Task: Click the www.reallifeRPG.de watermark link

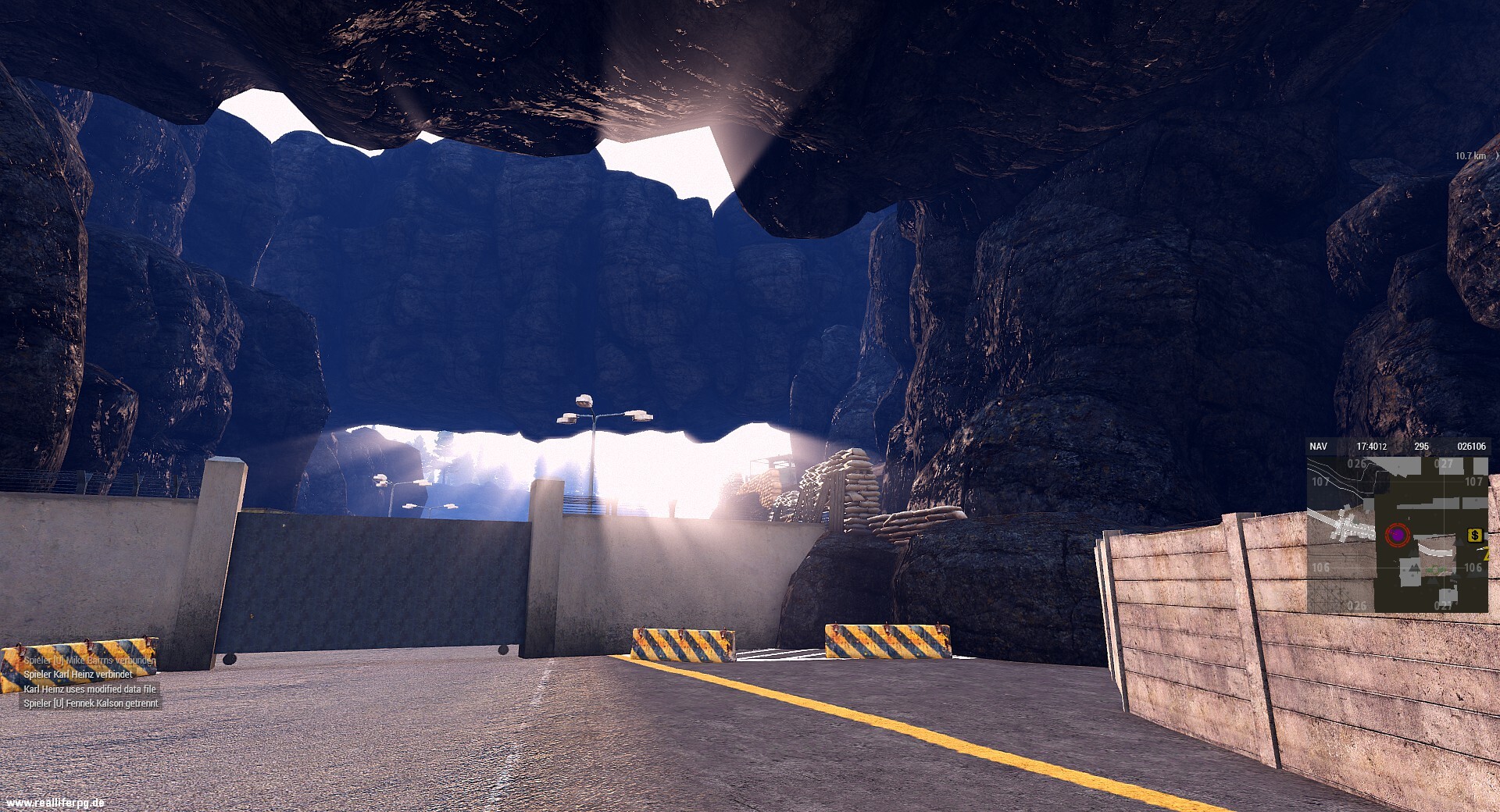Action: (x=55, y=802)
